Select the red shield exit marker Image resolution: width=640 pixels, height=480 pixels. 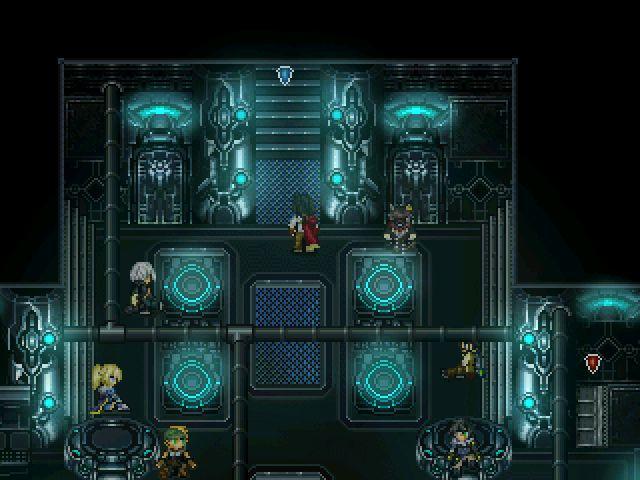593,362
